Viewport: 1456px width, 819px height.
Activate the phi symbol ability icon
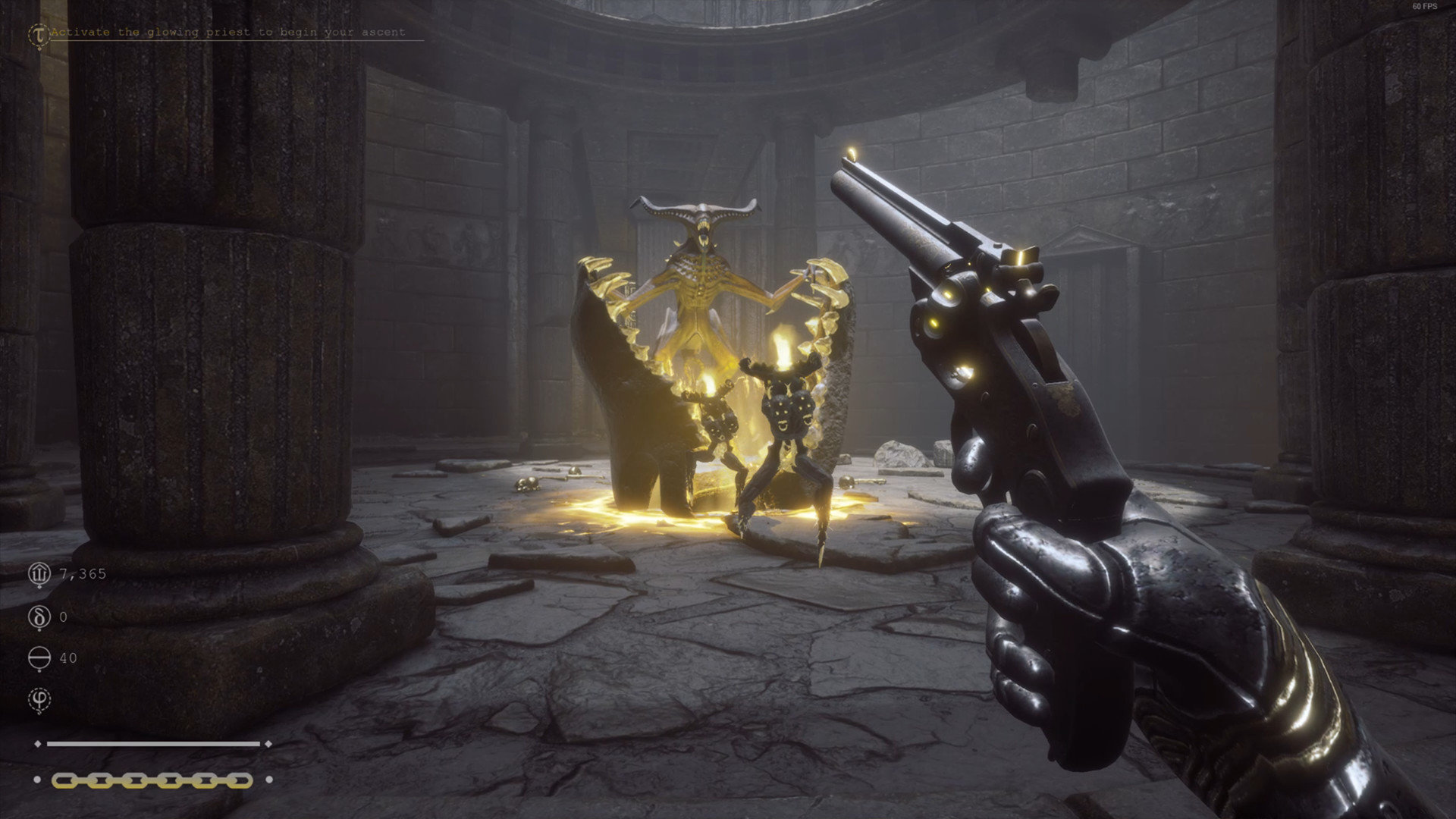tap(39, 699)
